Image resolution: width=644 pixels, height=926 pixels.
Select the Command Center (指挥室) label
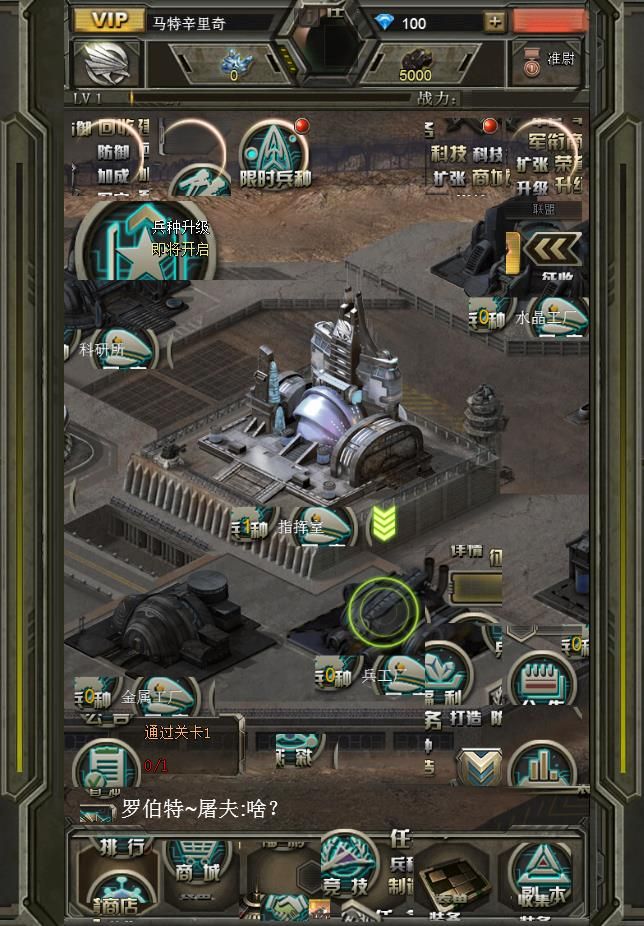300,527
